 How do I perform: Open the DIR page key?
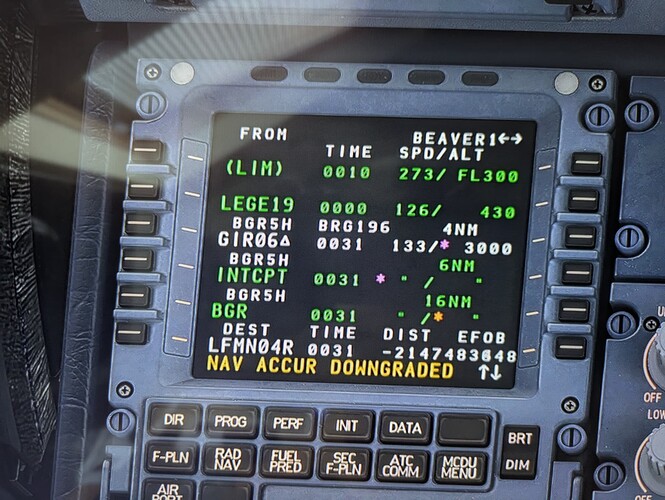[173, 420]
